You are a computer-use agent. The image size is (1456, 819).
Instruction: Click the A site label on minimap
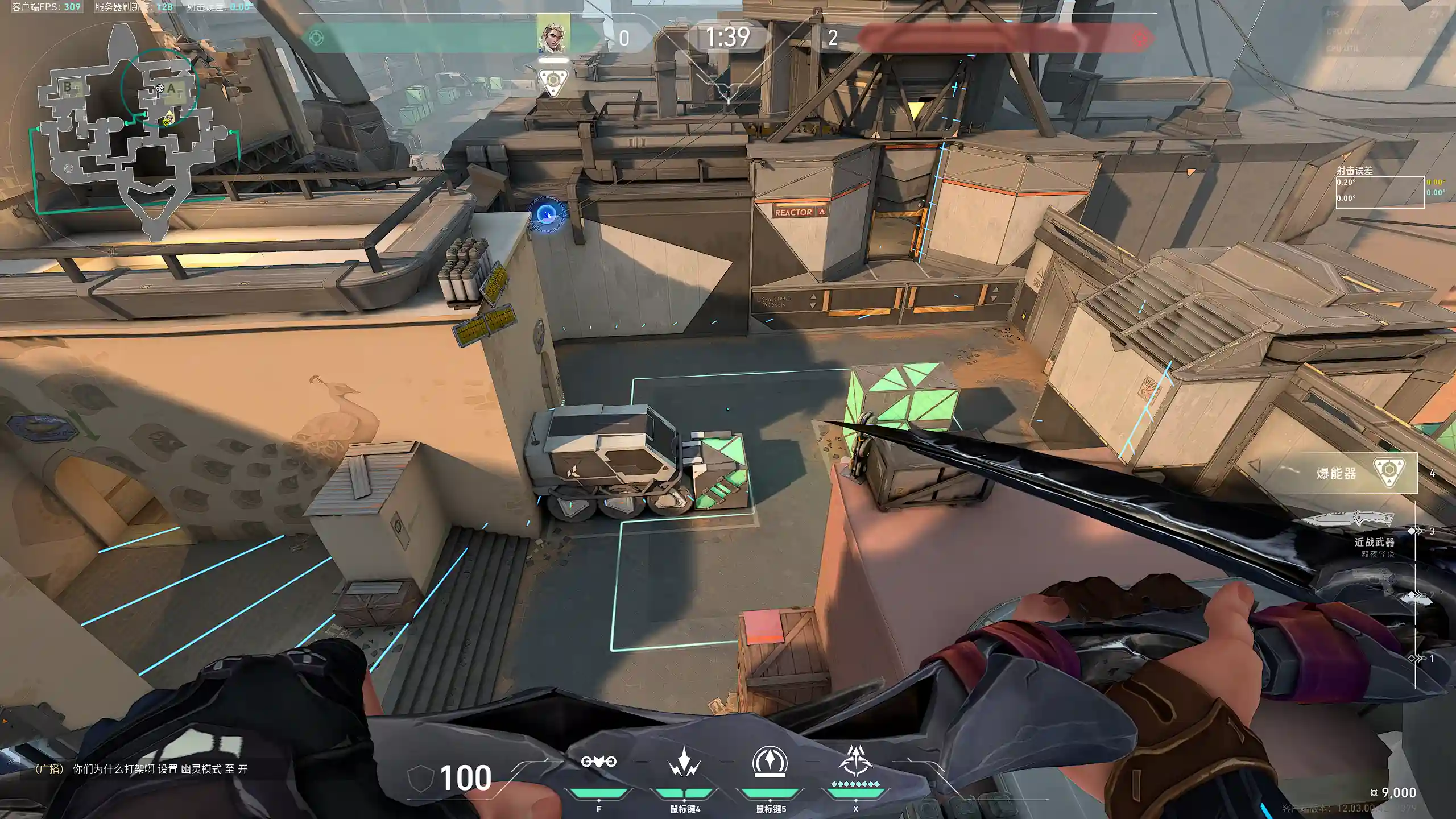tap(171, 88)
